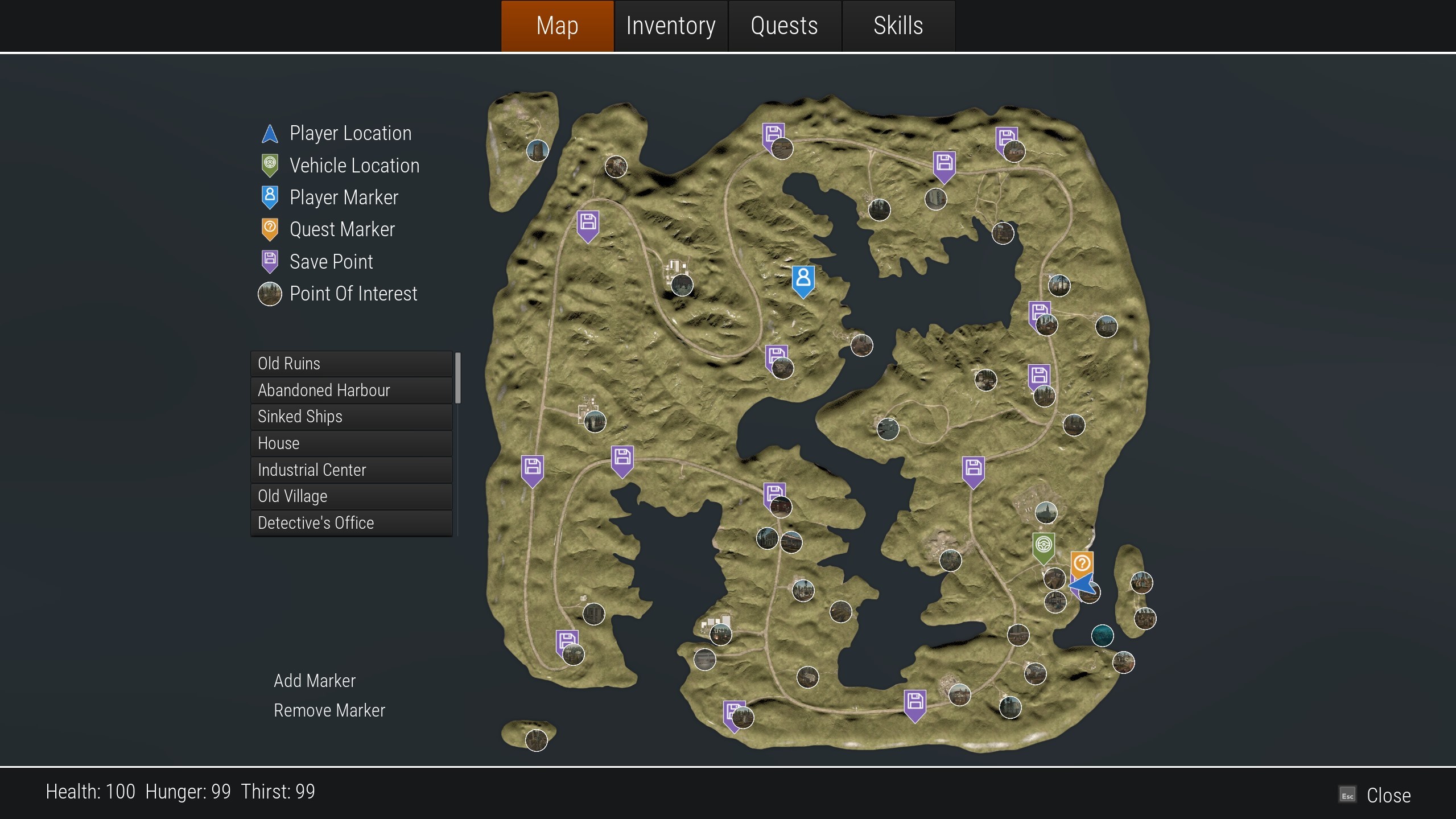
Task: Show the Skills tab
Action: coord(898,26)
